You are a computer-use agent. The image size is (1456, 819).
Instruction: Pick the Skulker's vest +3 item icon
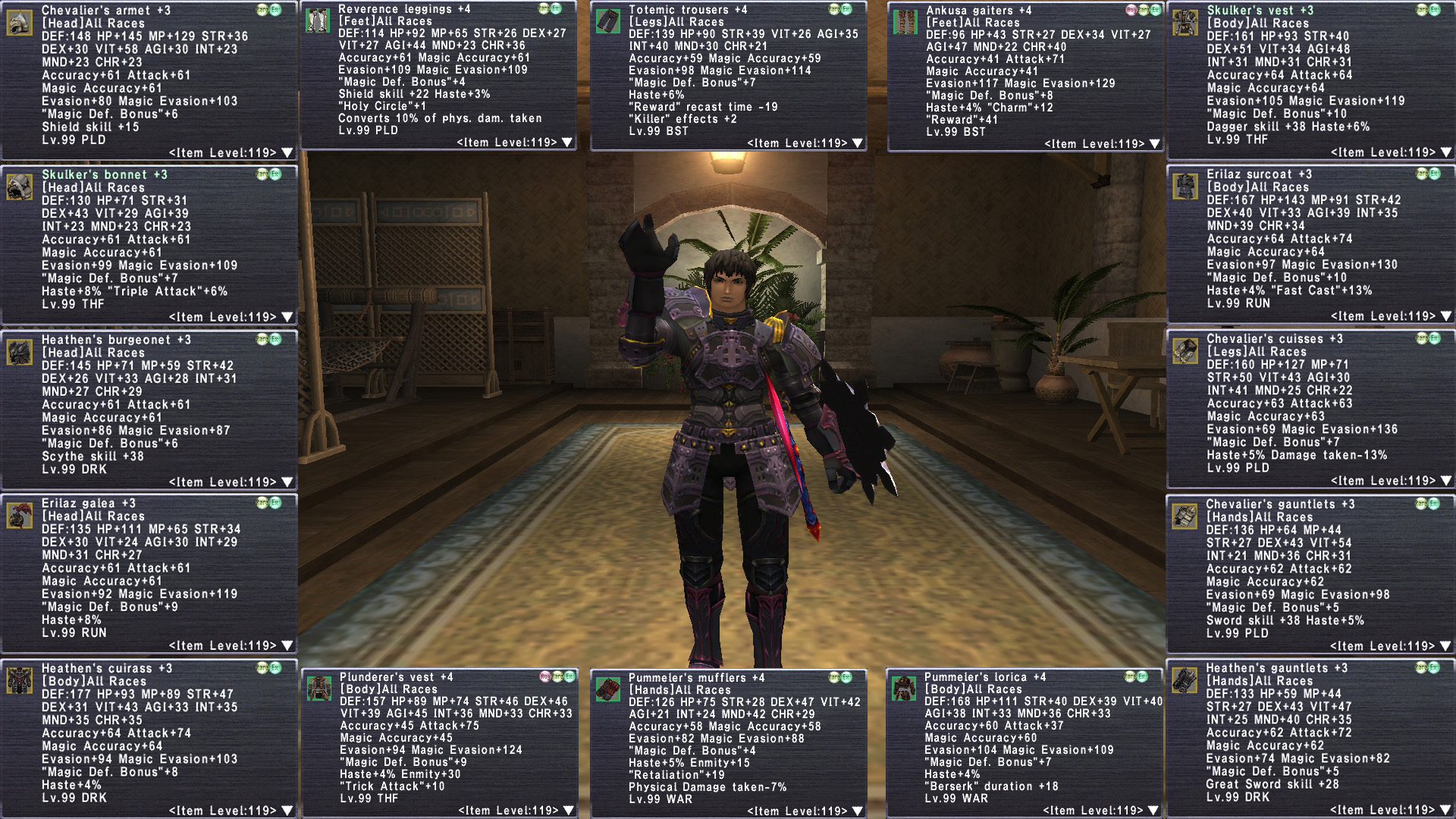(1185, 23)
